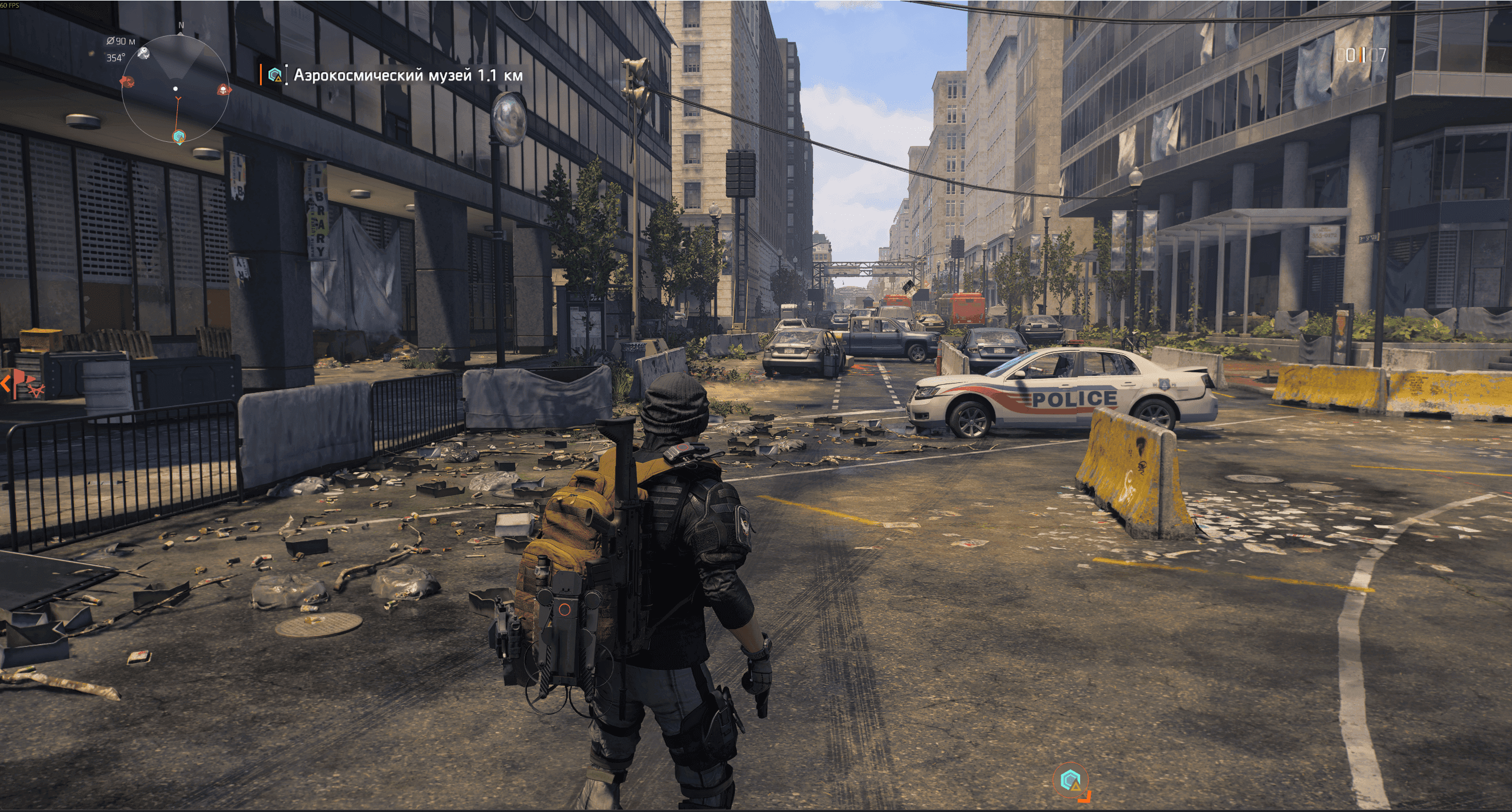Click the white player dot at minimap center
This screenshot has width=1512, height=812.
point(175,89)
